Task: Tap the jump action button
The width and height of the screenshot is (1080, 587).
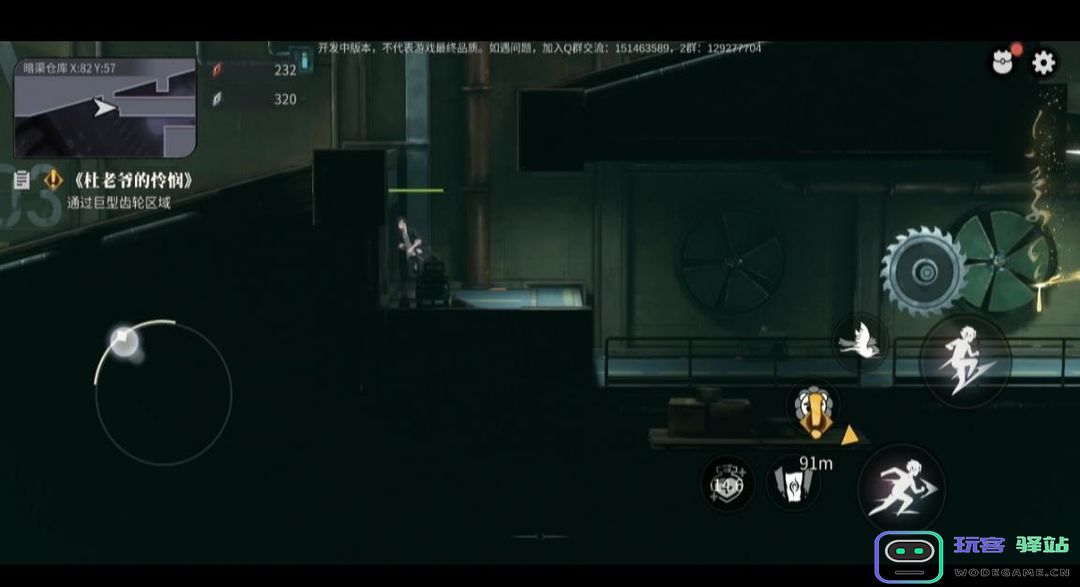Action: tap(964, 361)
